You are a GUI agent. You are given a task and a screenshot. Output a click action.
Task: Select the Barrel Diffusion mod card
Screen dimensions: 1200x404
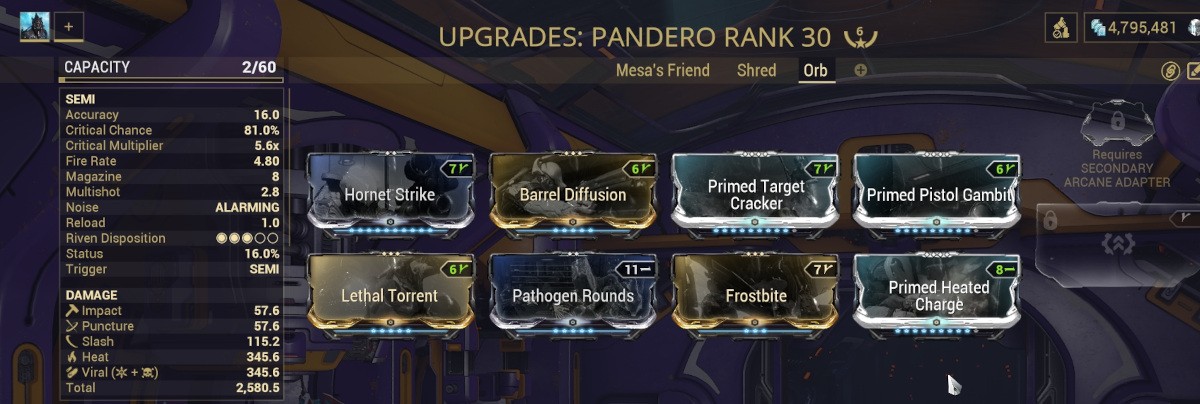[572, 193]
